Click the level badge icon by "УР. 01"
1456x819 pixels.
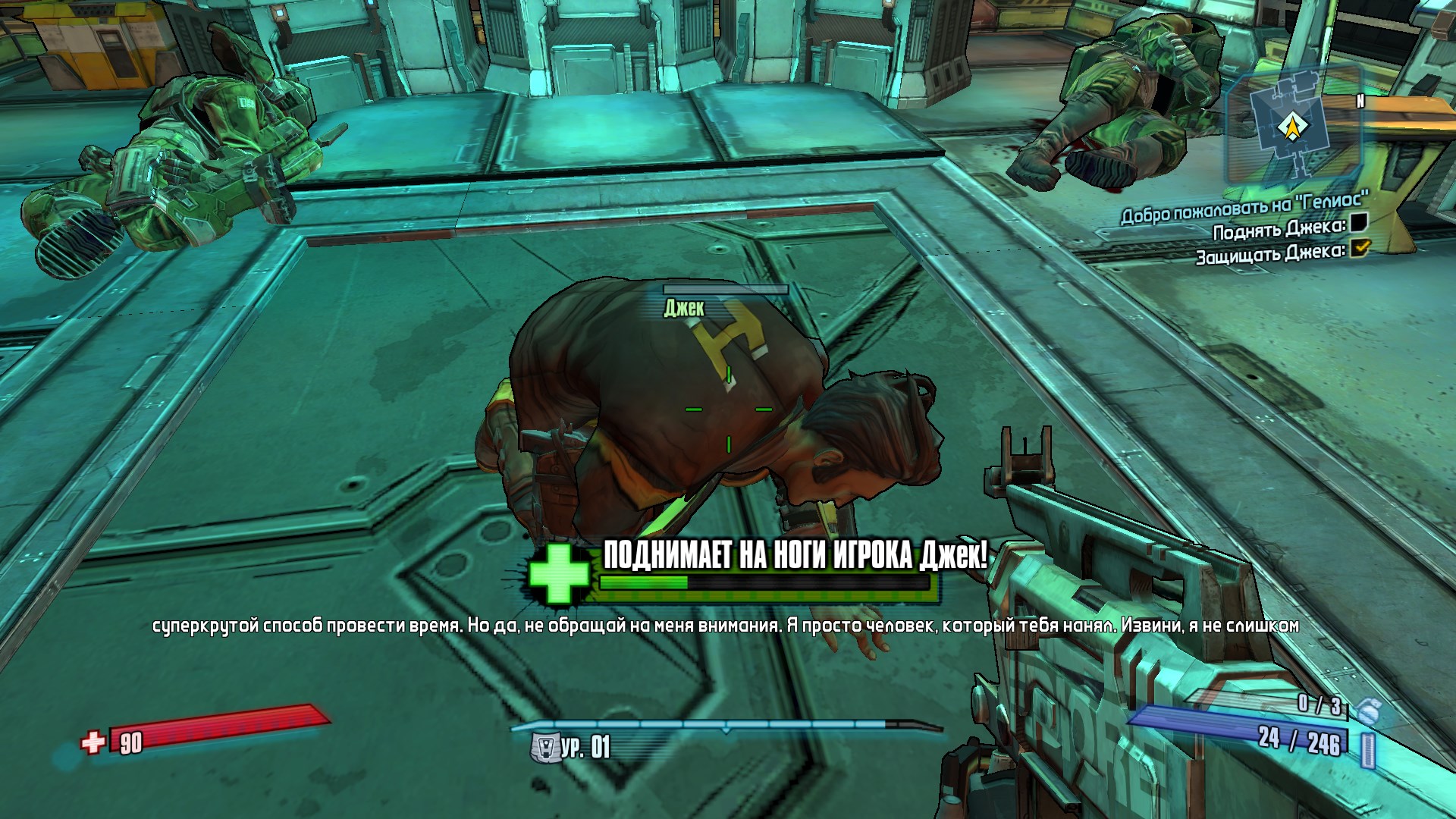click(x=544, y=748)
